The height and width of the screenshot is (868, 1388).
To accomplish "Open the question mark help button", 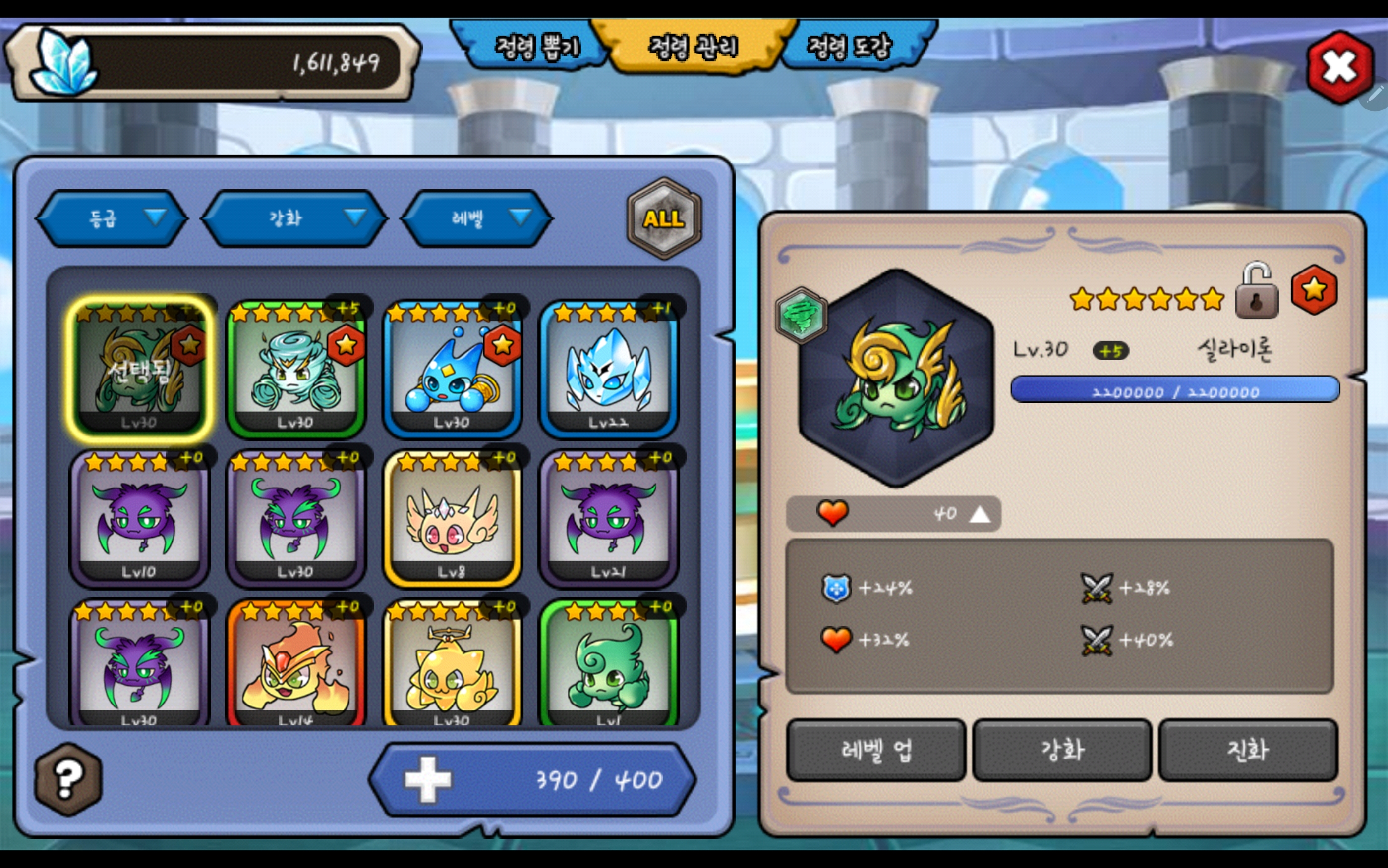I will point(68,779).
